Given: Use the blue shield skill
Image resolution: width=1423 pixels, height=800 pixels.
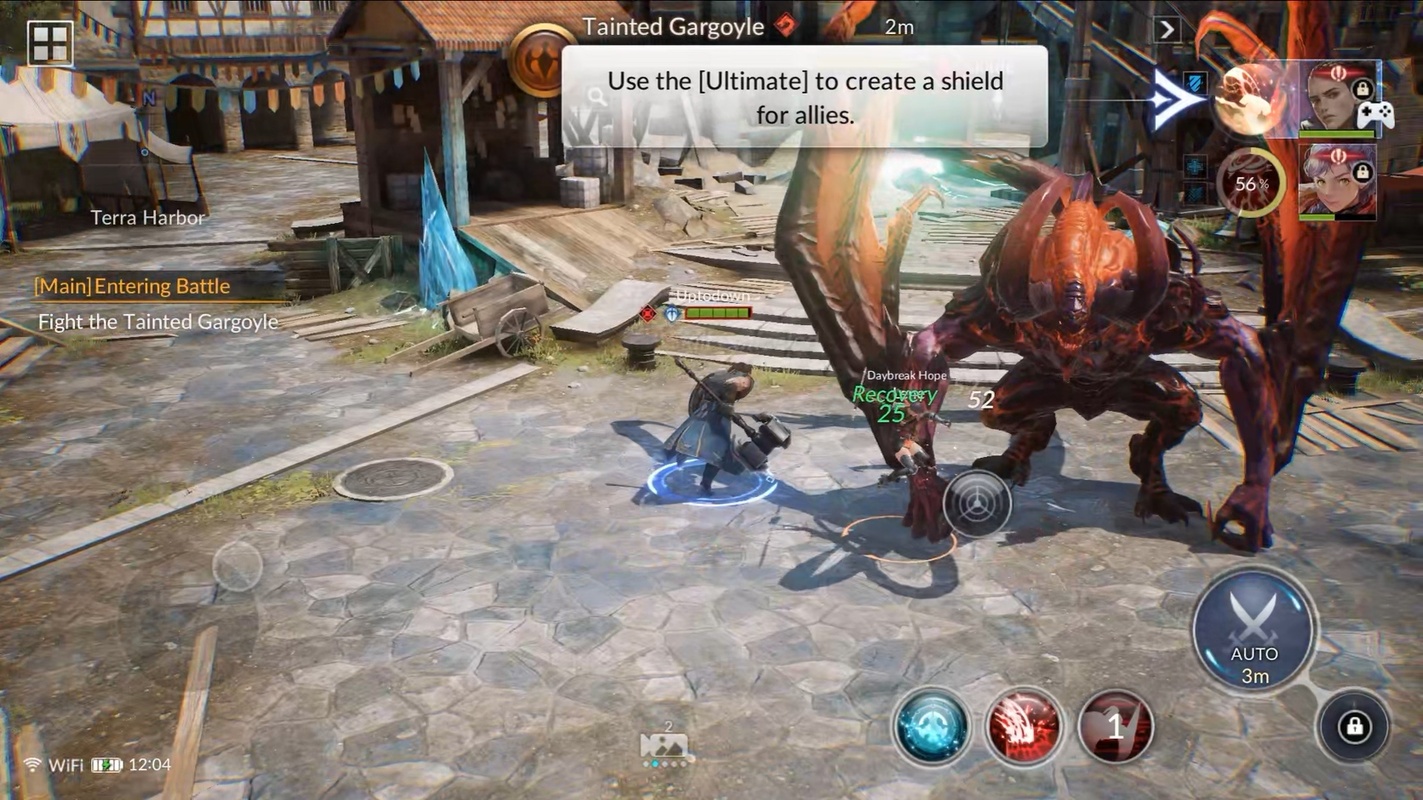Looking at the screenshot, I should 932,727.
